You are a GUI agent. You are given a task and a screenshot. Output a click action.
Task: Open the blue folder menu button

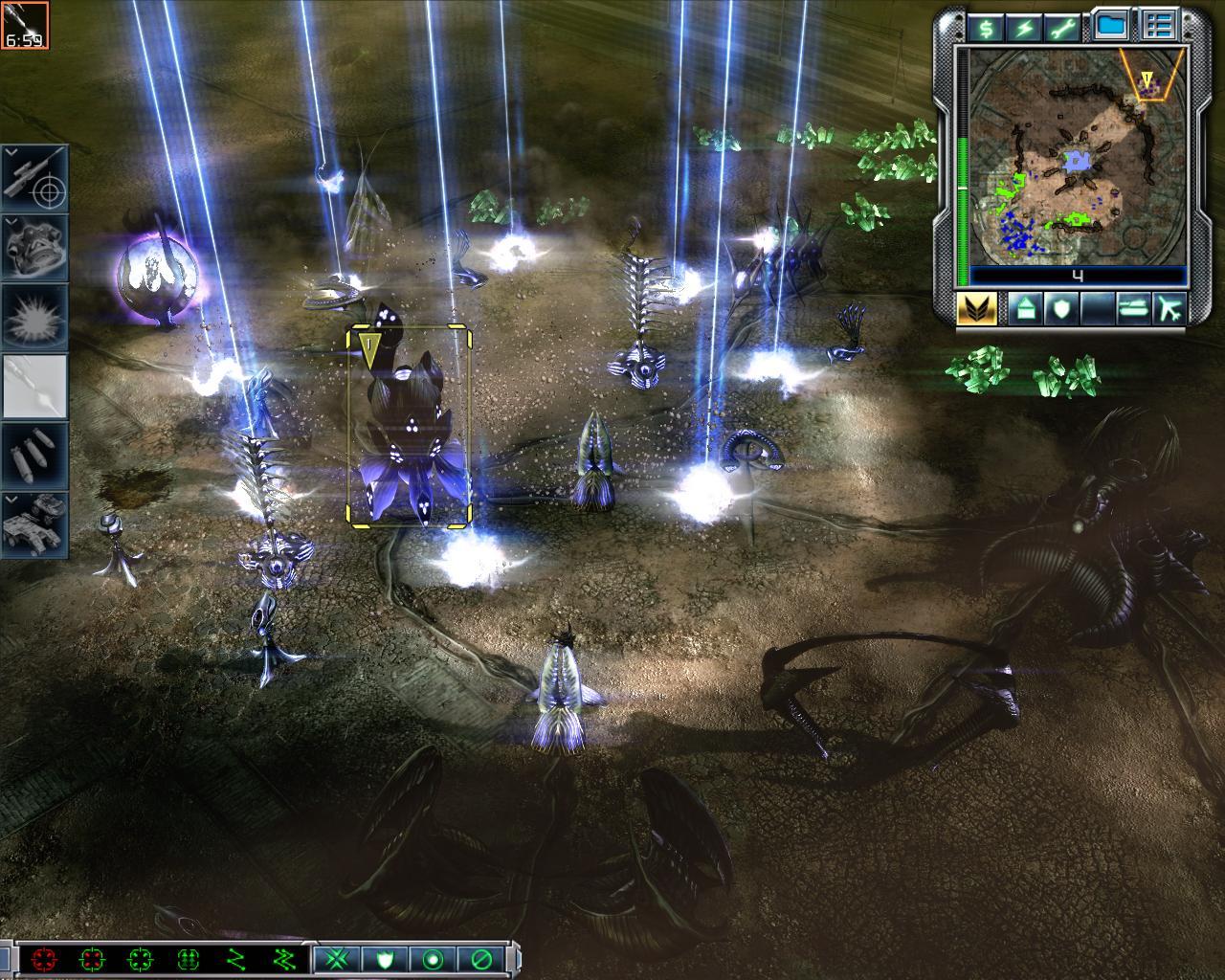coord(1110,27)
